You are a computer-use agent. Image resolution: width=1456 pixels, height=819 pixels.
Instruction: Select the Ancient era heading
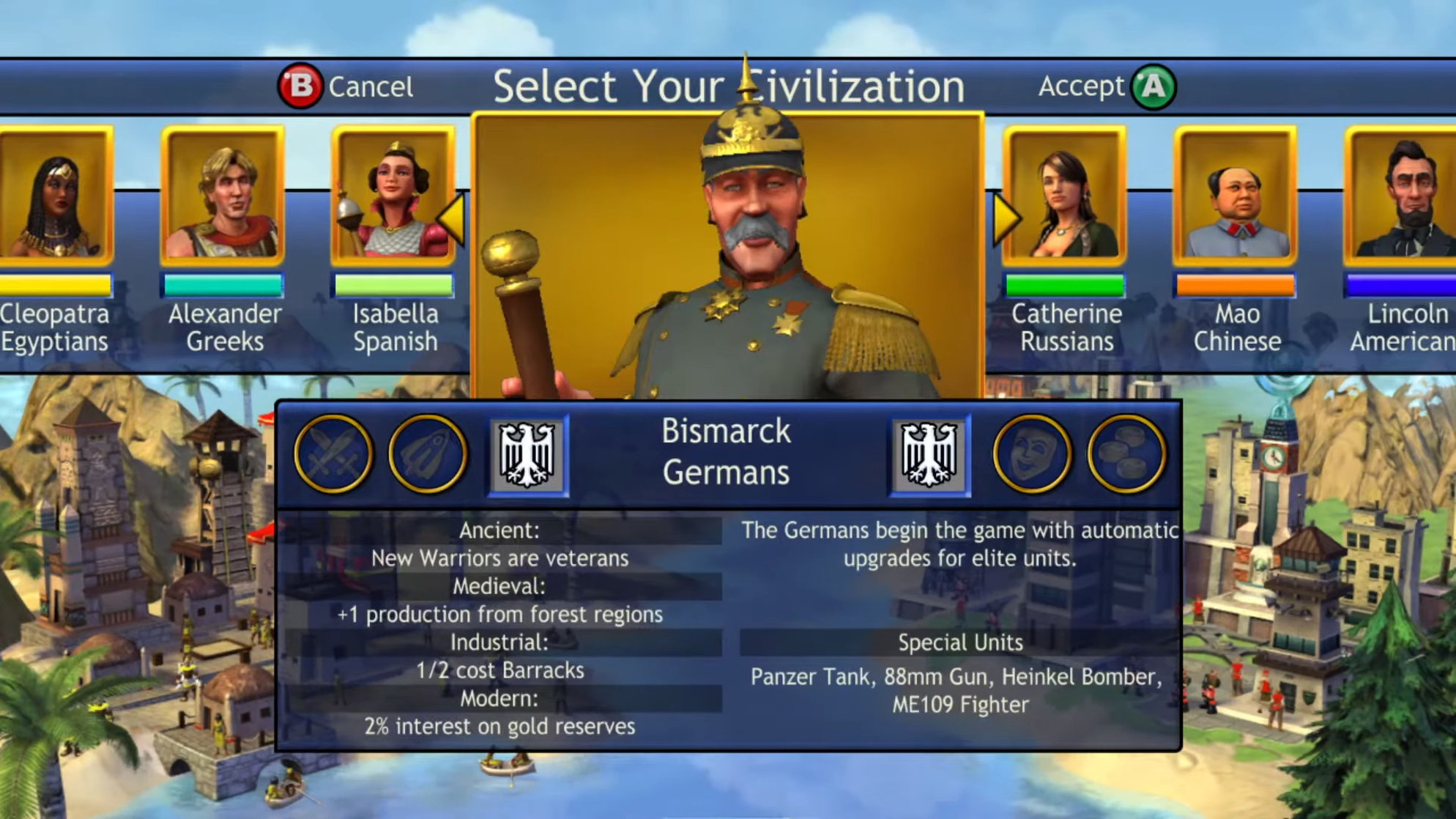pyautogui.click(x=500, y=530)
